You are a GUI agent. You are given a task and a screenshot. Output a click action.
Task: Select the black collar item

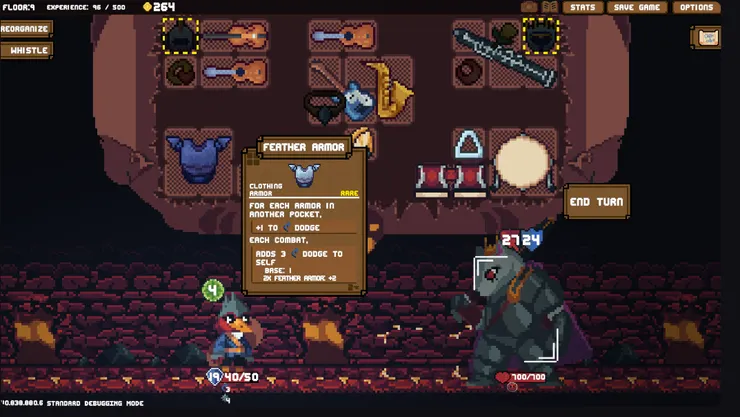[x=323, y=105]
